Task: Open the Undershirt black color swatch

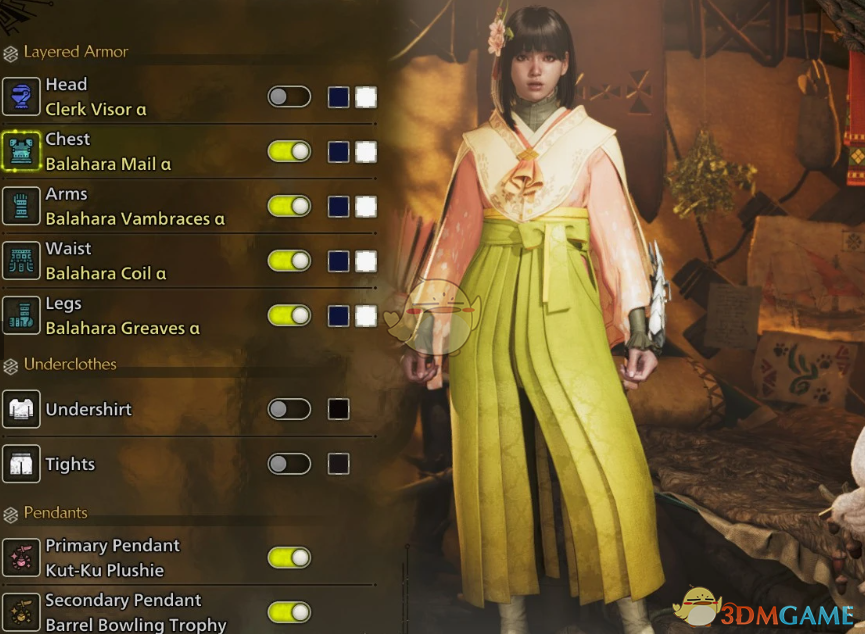Action: (339, 409)
